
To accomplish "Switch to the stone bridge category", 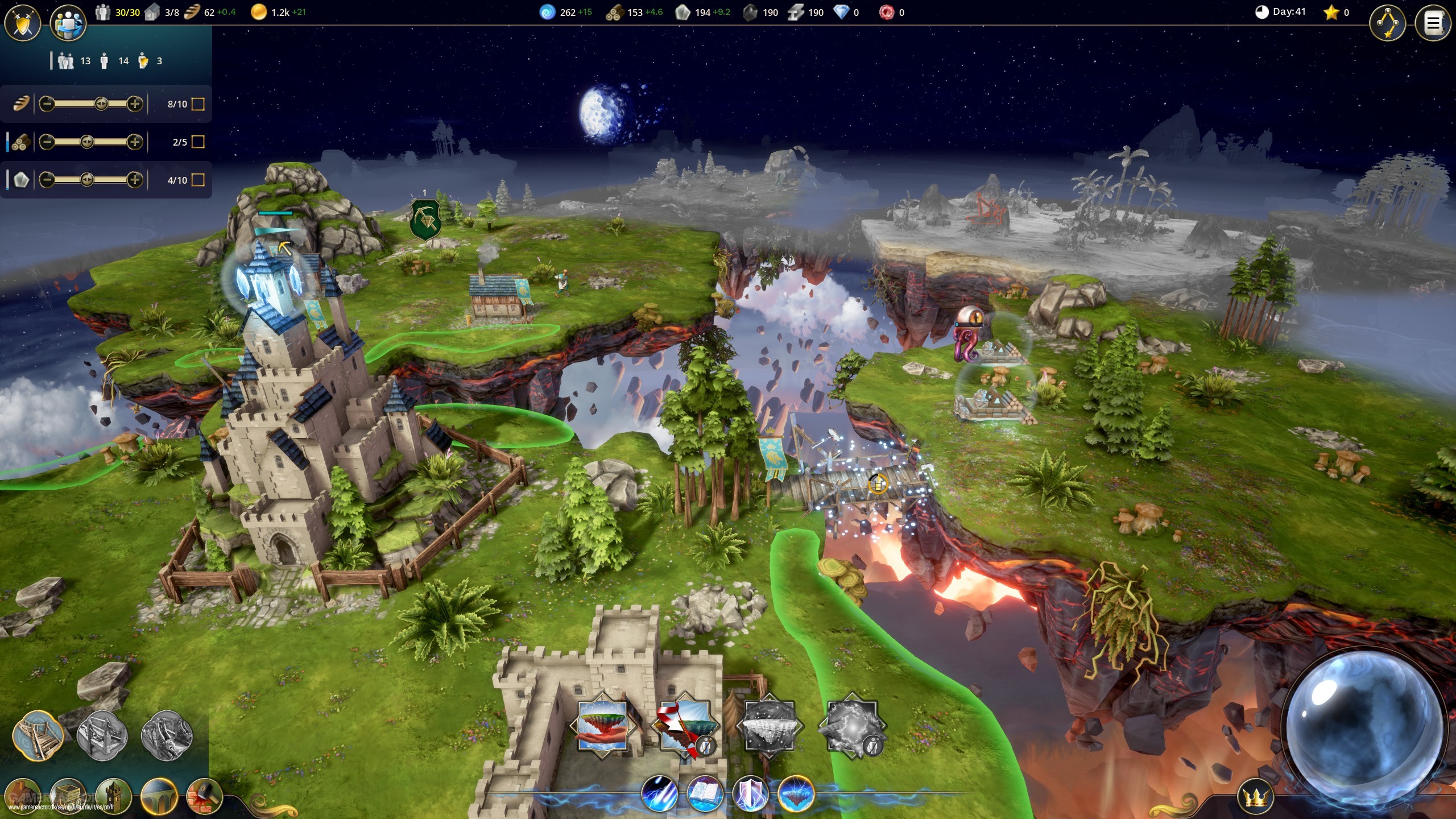I will click(x=159, y=796).
